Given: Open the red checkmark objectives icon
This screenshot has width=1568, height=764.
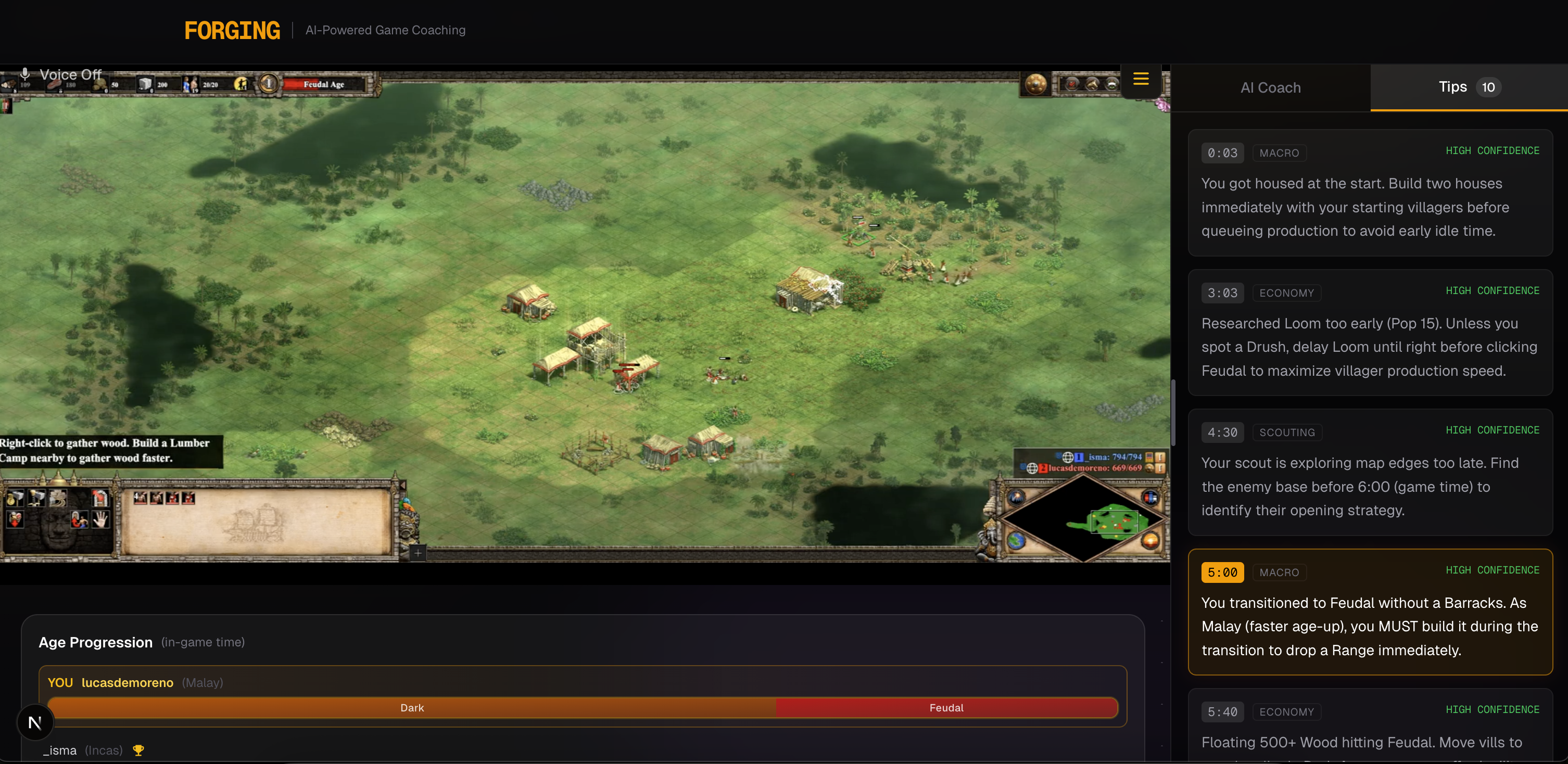Looking at the screenshot, I should (x=1072, y=84).
